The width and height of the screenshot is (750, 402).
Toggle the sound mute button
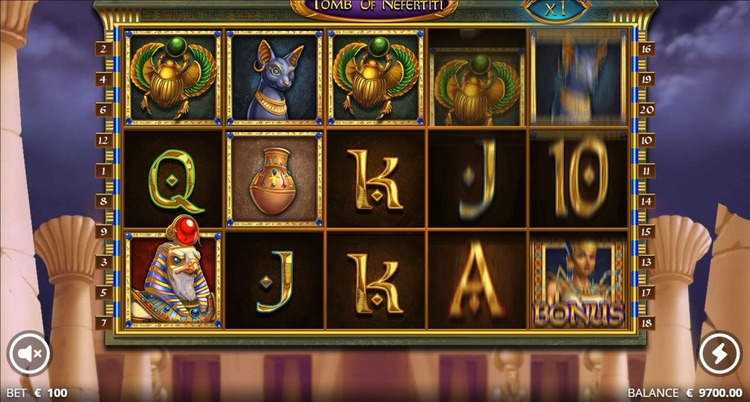coord(28,353)
